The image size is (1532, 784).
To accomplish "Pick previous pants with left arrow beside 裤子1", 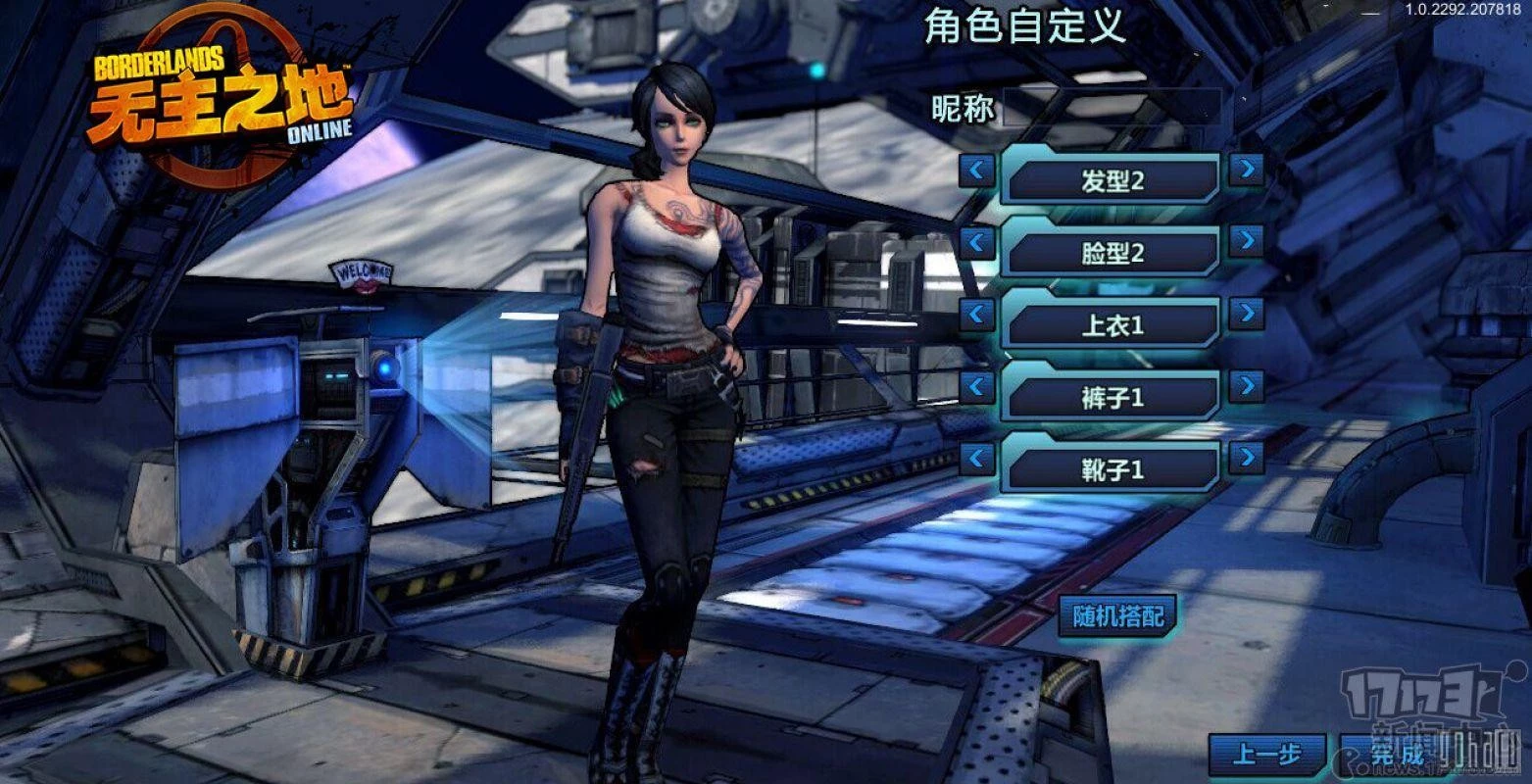I will click(x=976, y=386).
